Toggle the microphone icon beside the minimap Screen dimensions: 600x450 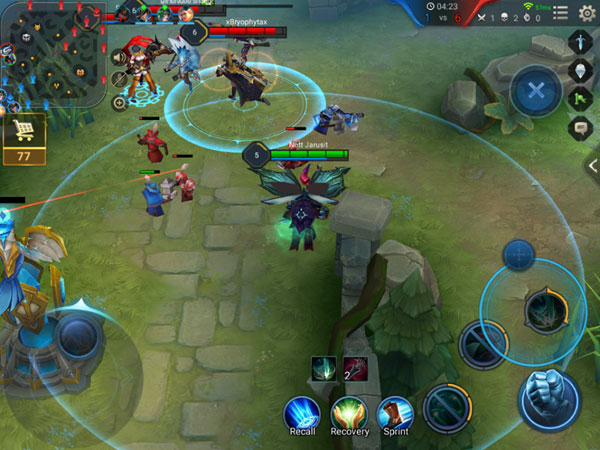click(119, 79)
